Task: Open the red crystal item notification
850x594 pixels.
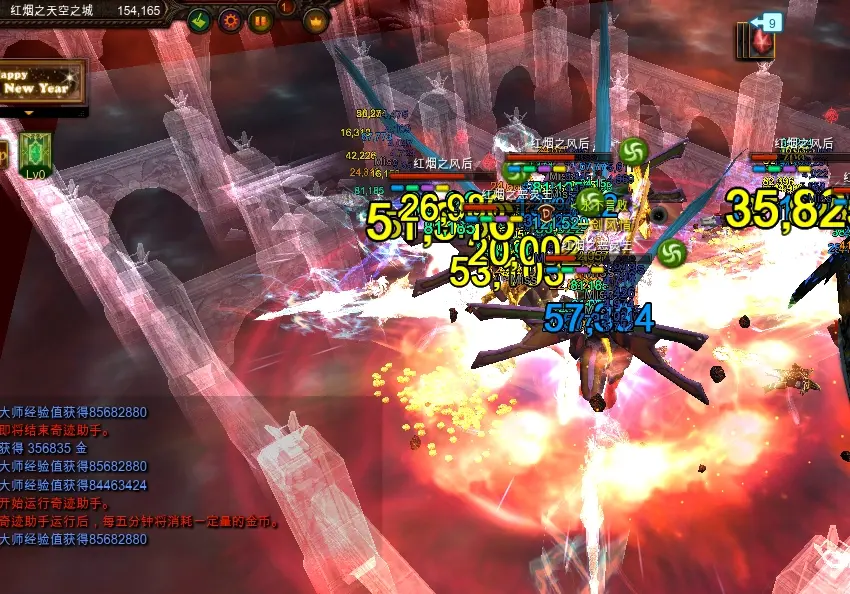Action: (763, 42)
